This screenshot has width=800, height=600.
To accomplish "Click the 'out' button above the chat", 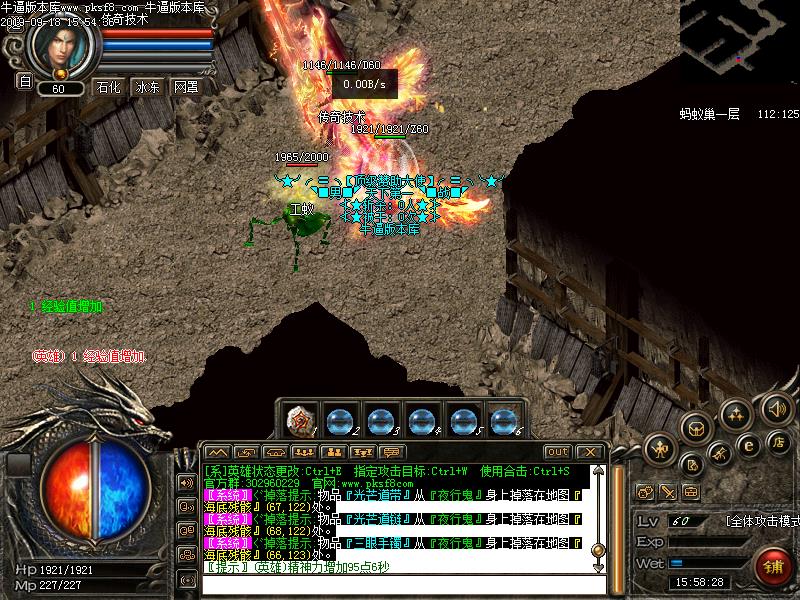I will pyautogui.click(x=558, y=452).
